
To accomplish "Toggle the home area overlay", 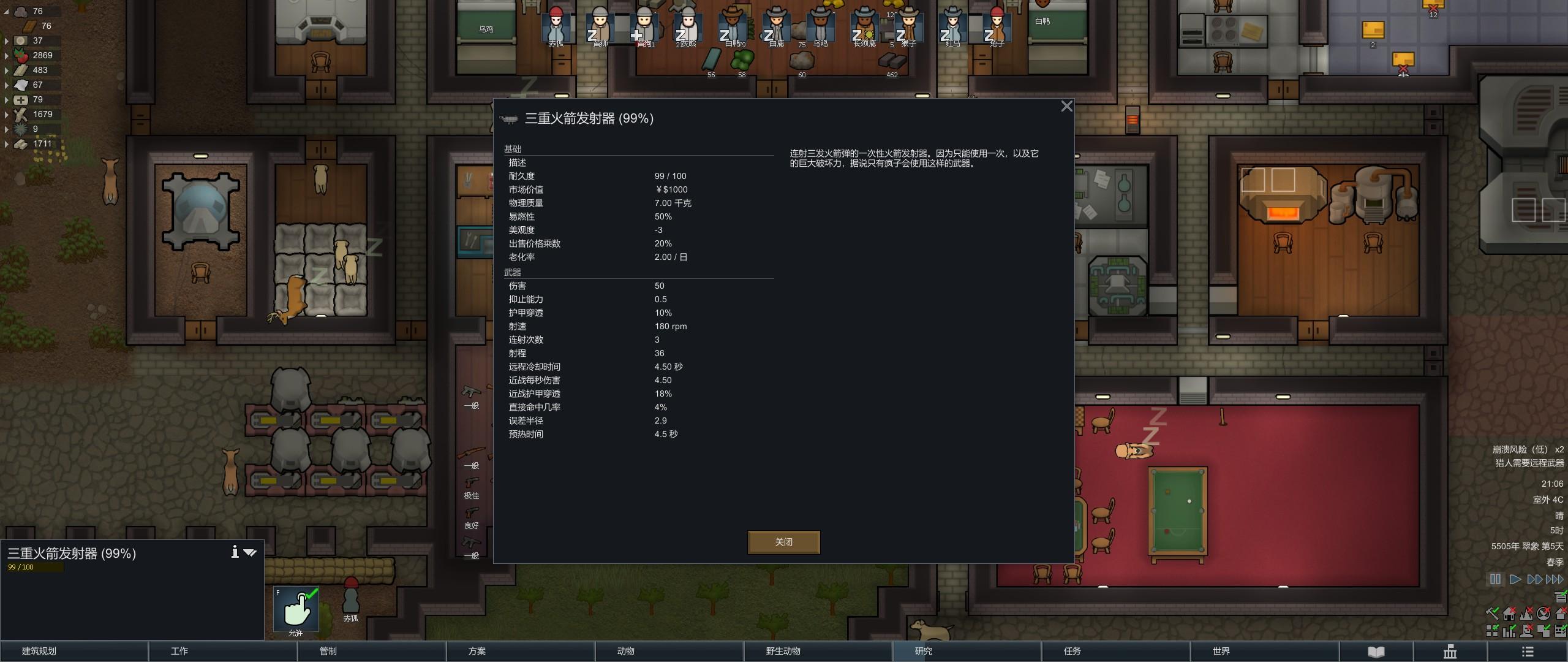I will (x=1509, y=615).
